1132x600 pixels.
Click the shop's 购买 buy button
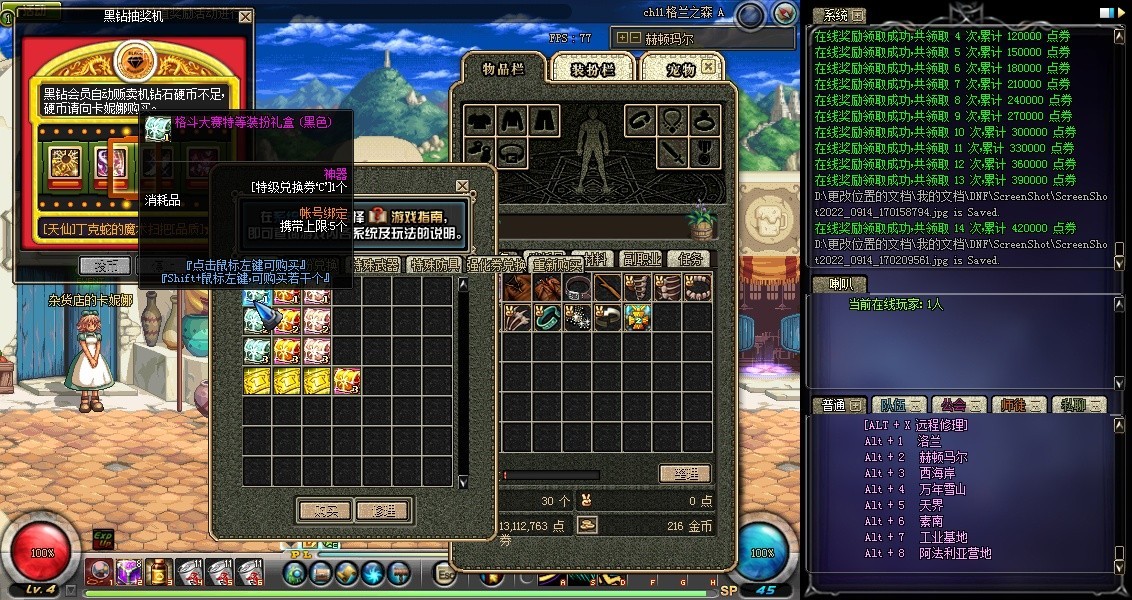coord(325,510)
